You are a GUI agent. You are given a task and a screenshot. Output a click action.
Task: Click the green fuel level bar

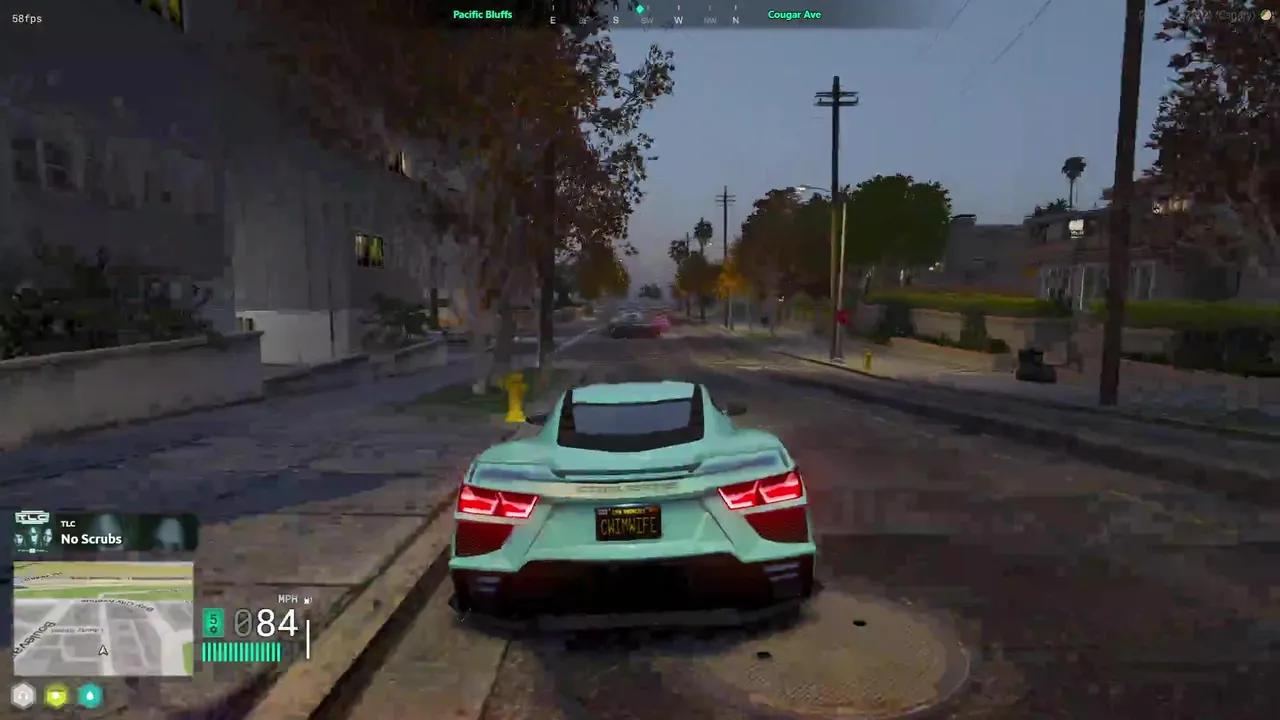pos(242,650)
